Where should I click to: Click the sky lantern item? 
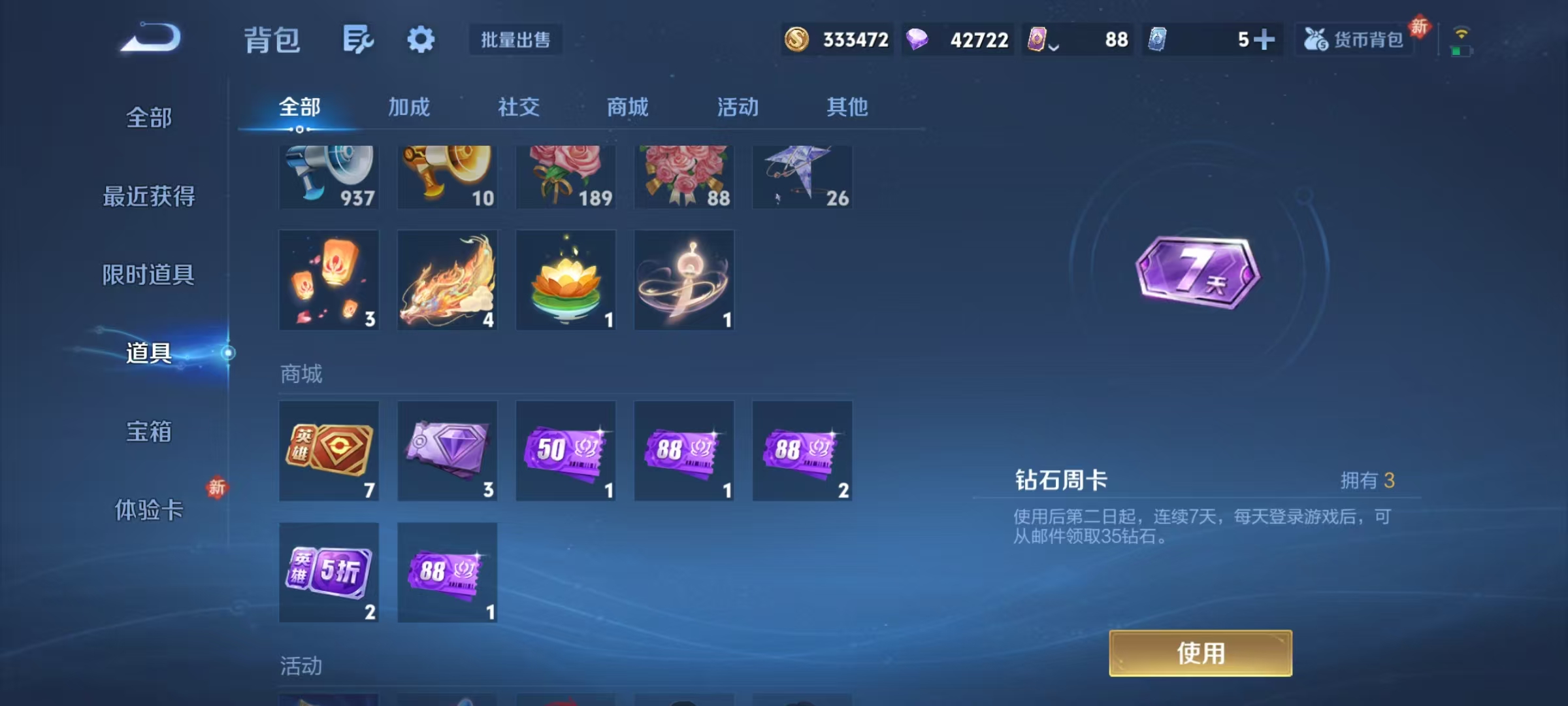click(329, 280)
